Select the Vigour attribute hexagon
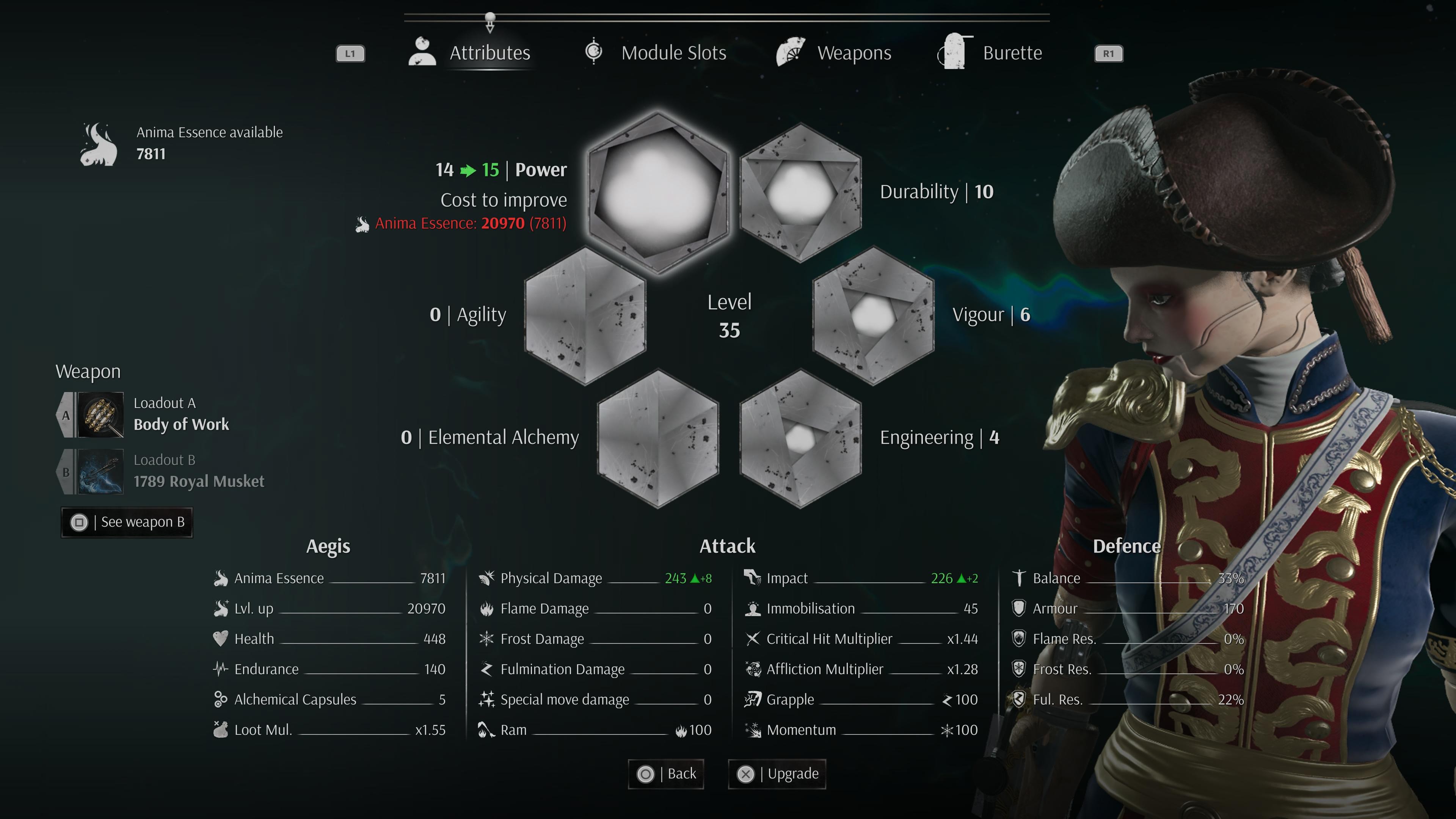Viewport: 1456px width, 819px height. (x=873, y=315)
